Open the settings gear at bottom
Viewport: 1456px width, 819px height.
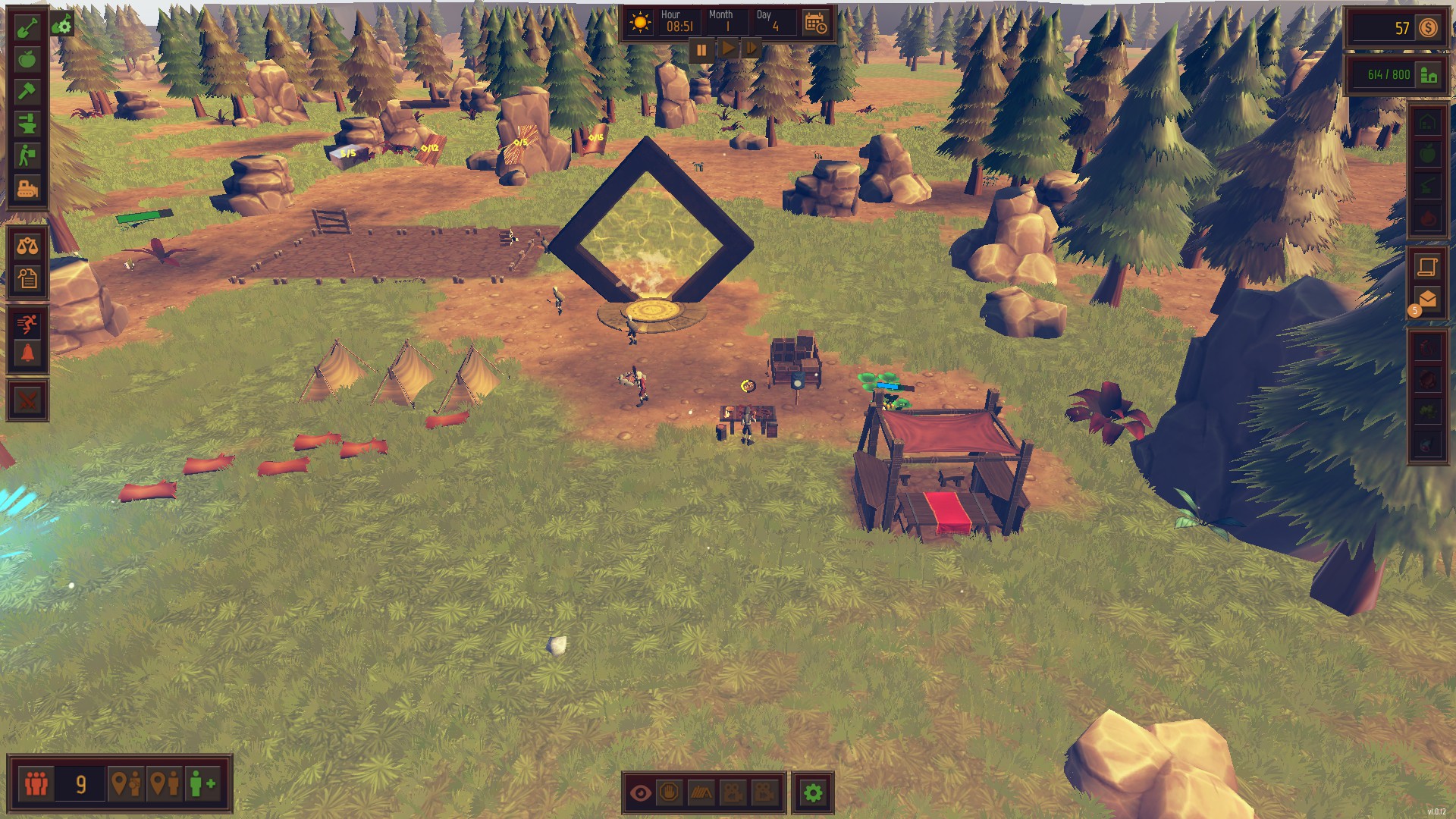pyautogui.click(x=813, y=793)
